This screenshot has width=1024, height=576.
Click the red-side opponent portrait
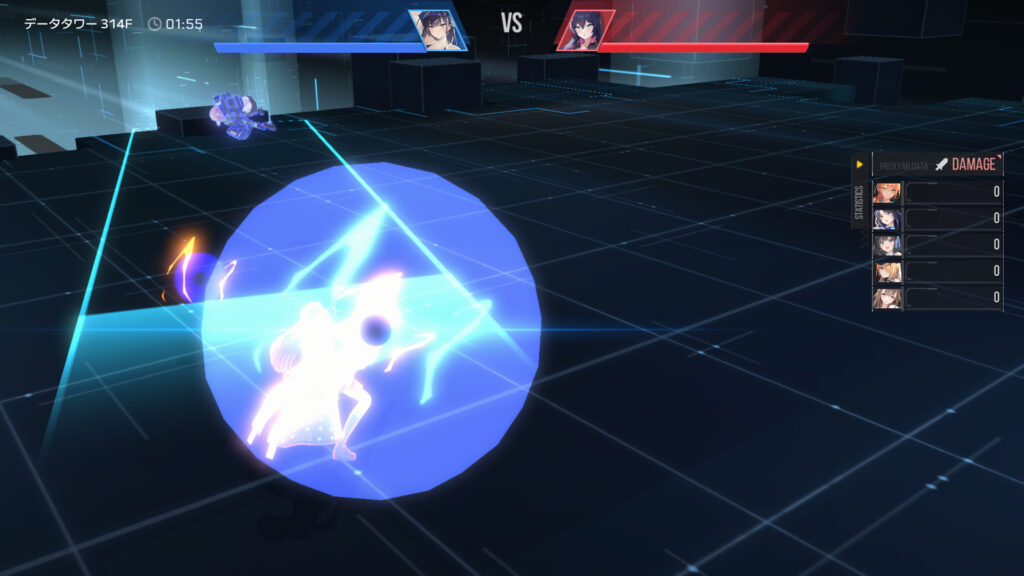[x=585, y=31]
